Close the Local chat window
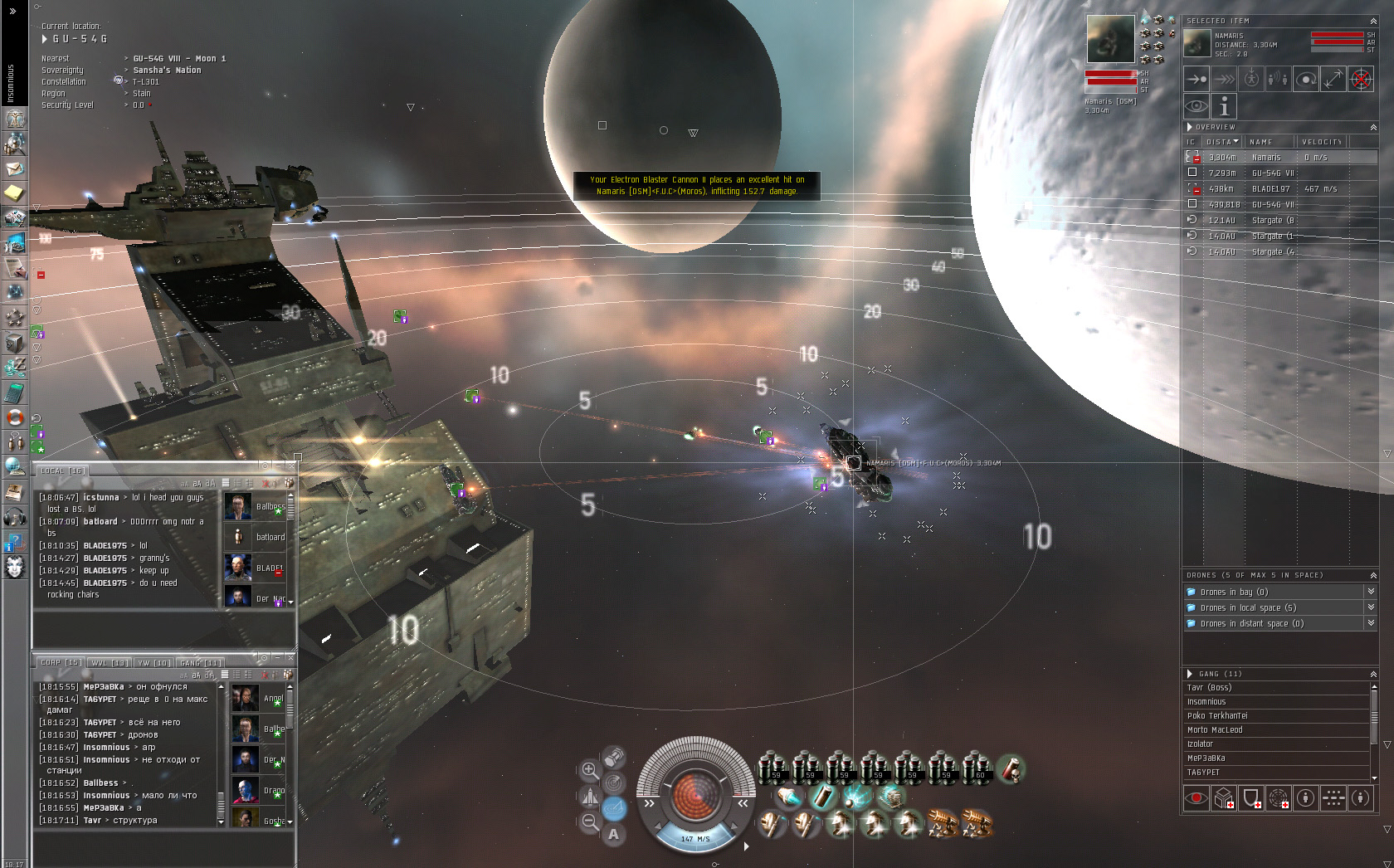1394x868 pixels. click(290, 466)
